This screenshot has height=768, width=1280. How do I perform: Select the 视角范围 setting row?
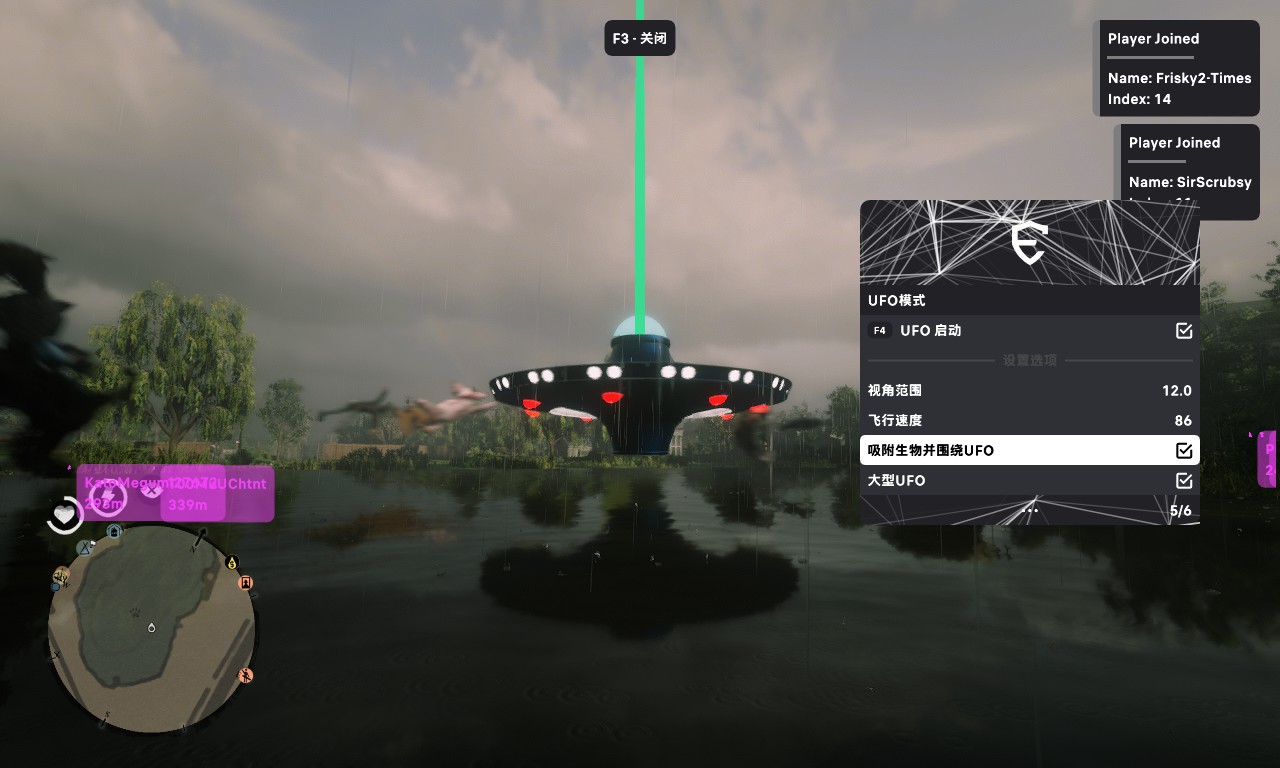(1029, 391)
